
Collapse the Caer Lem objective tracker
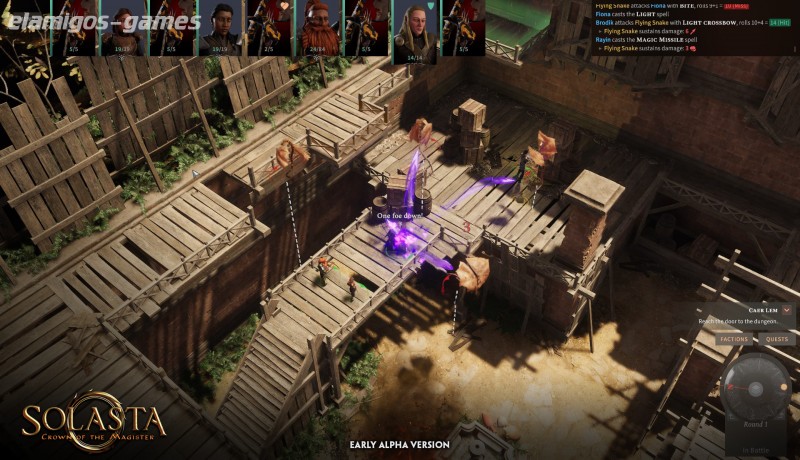[x=787, y=310]
